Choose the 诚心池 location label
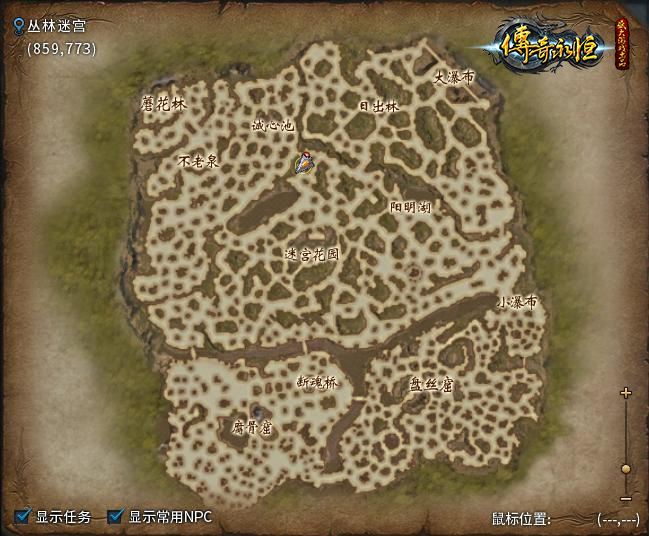Viewport: 649px width, 536px height. coord(272,126)
